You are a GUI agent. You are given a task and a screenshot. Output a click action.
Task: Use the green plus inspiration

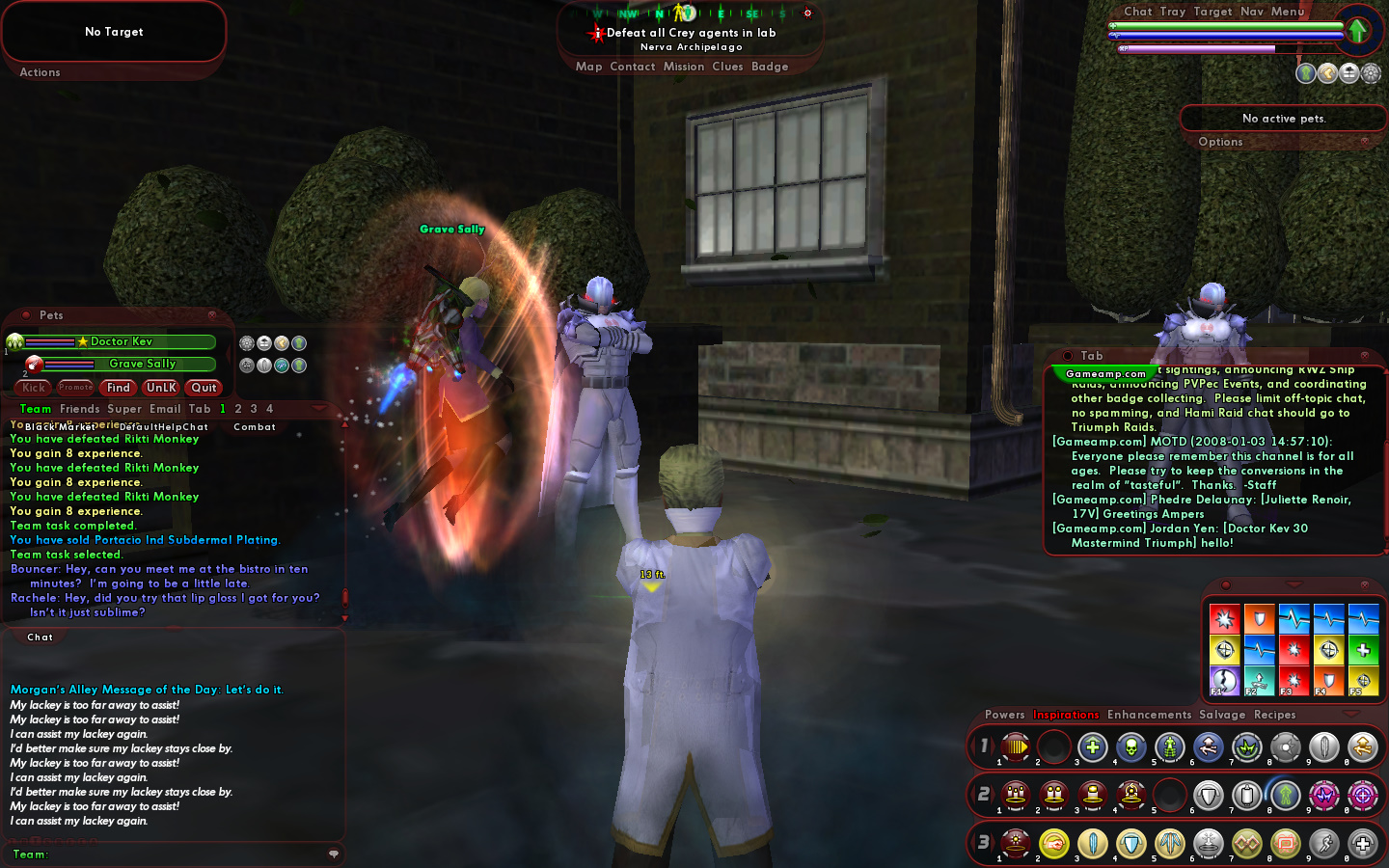1363,649
